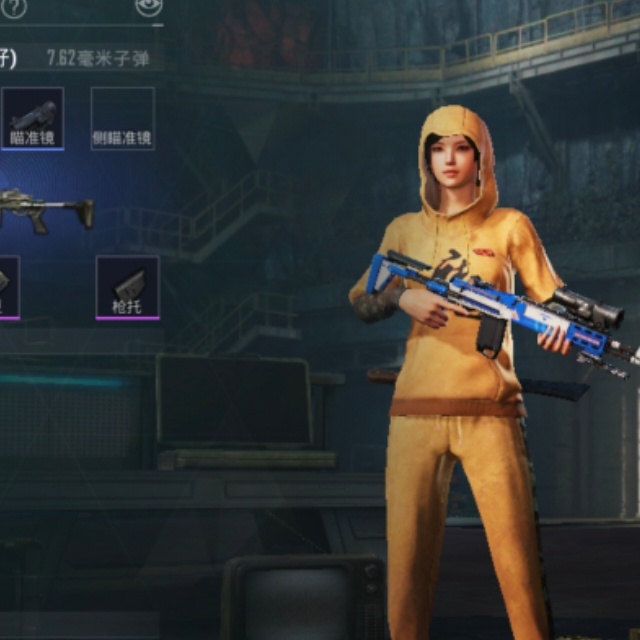Toggle the eye visibility icon
This screenshot has width=640, height=640.
click(147, 6)
